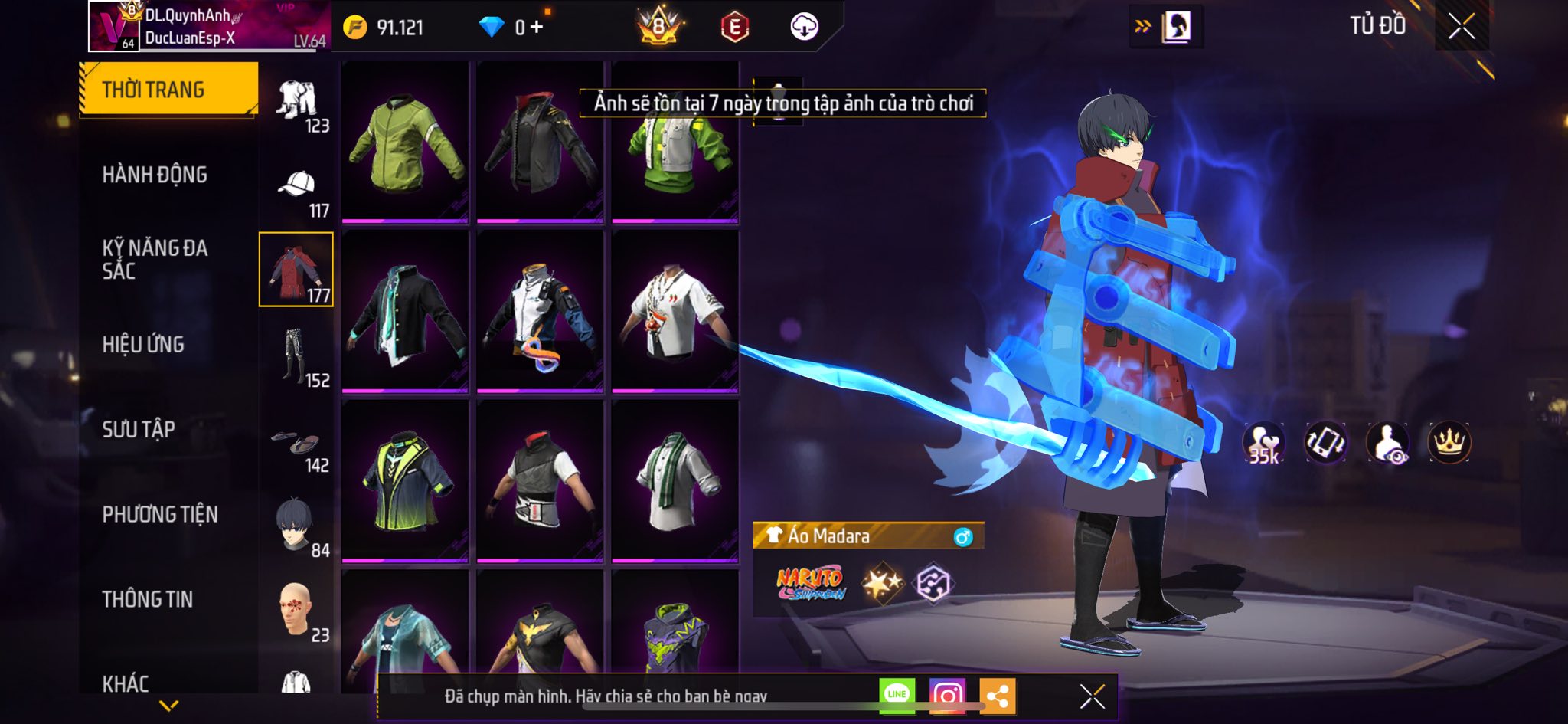Screen dimensions: 1568x724
Task: Share screenshot via LINE
Action: click(x=897, y=696)
